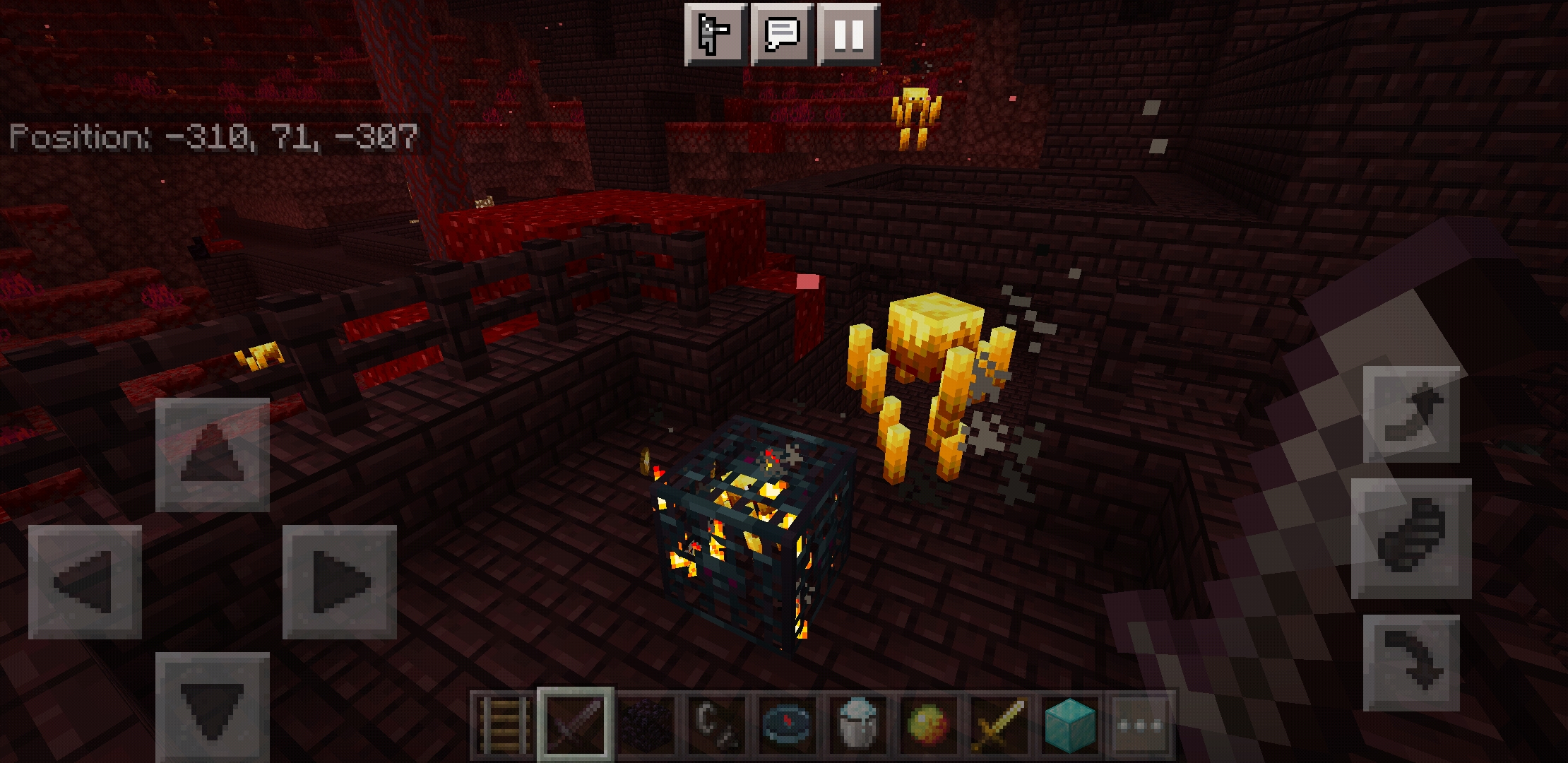The height and width of the screenshot is (763, 1568).
Task: Open the emote menu button
Action: tap(715, 34)
